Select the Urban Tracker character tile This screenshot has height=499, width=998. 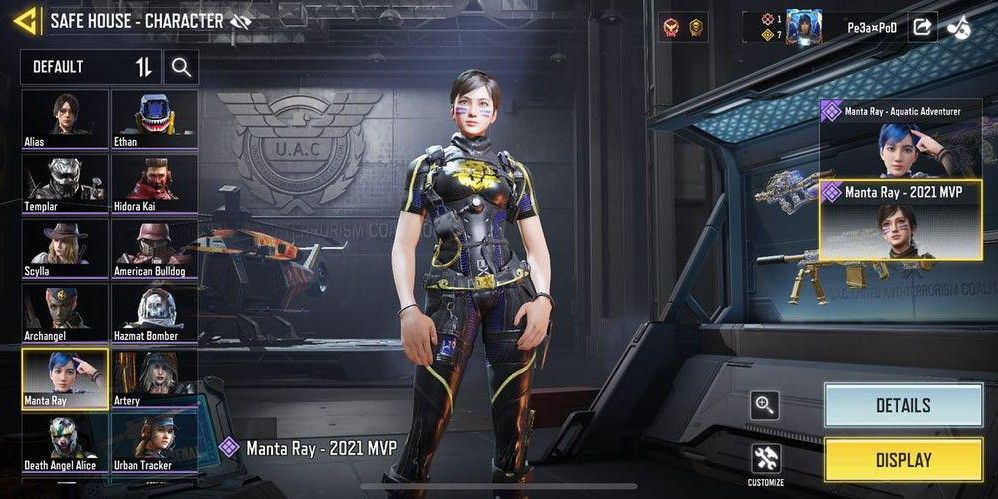(x=154, y=444)
